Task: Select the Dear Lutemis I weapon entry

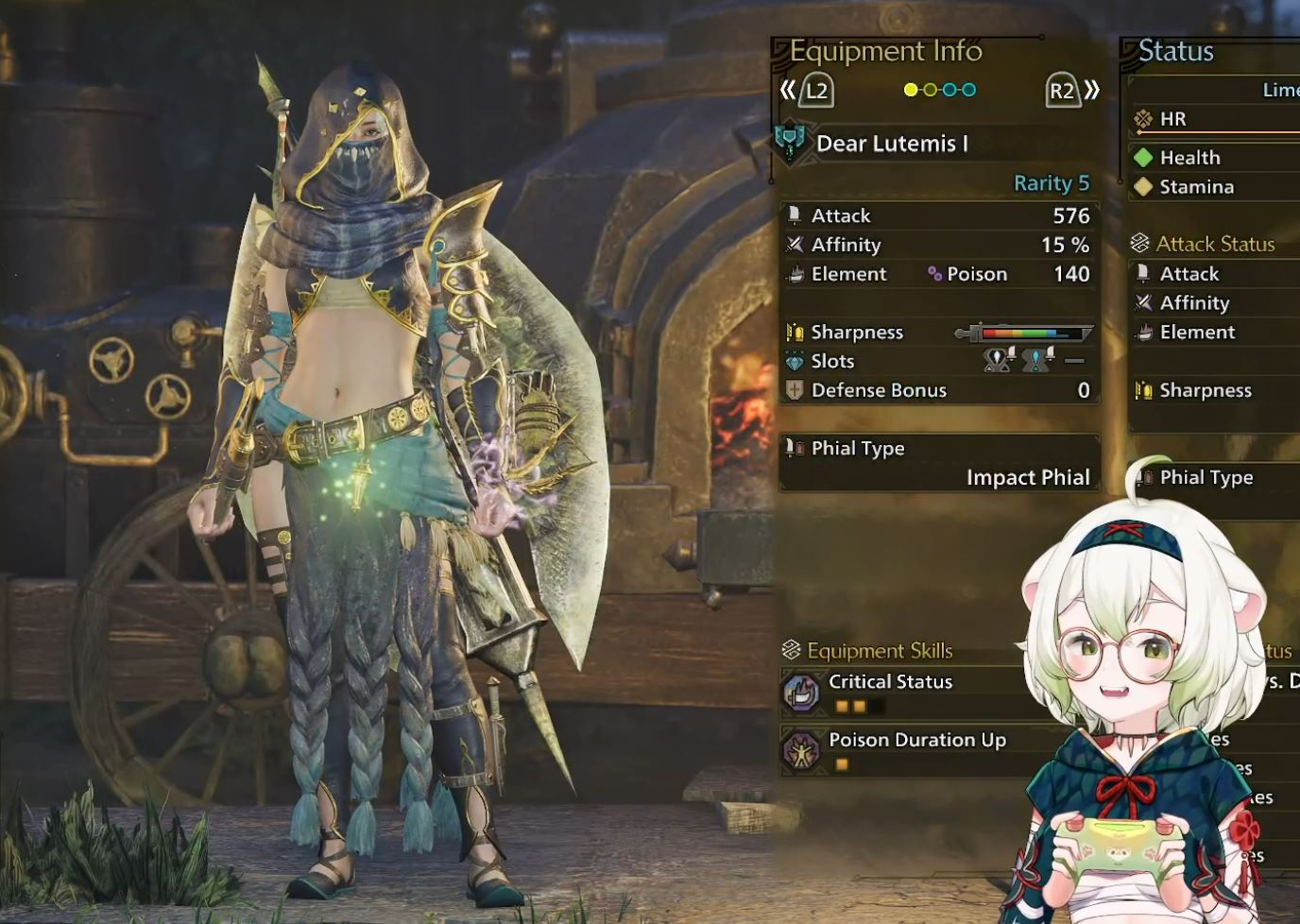Action: [891, 144]
